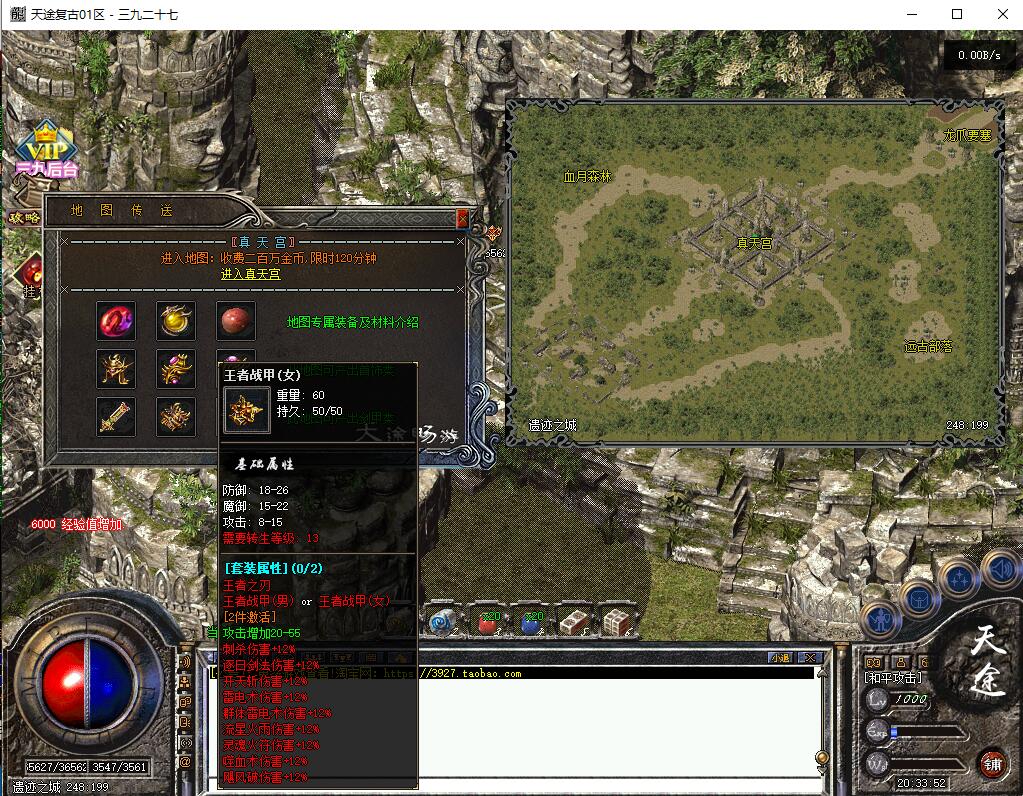Pick 远古部落 on the area map
Viewport: 1023px width, 796px height.
[x=928, y=347]
